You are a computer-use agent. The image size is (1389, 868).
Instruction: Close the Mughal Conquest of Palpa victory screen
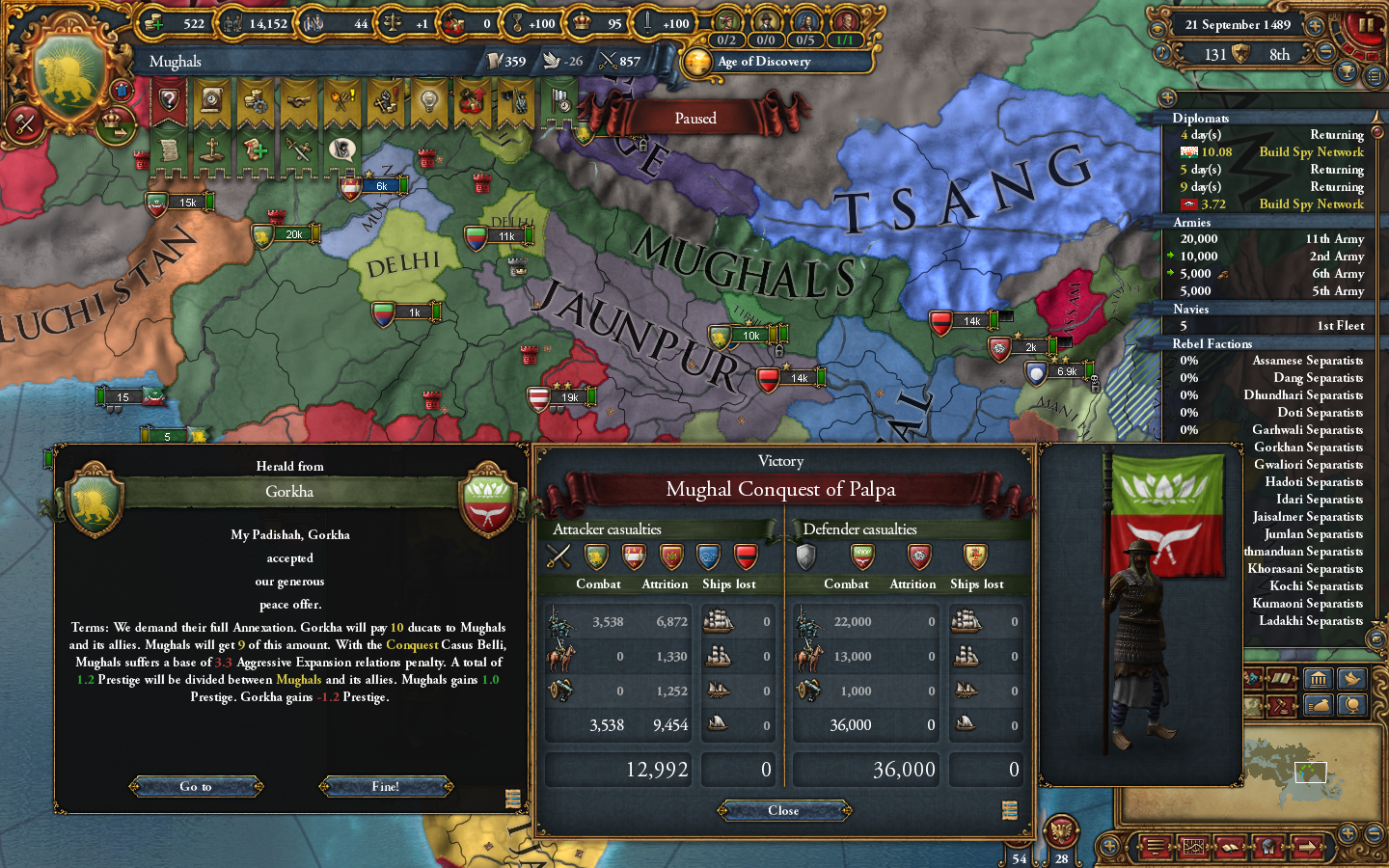(x=782, y=810)
